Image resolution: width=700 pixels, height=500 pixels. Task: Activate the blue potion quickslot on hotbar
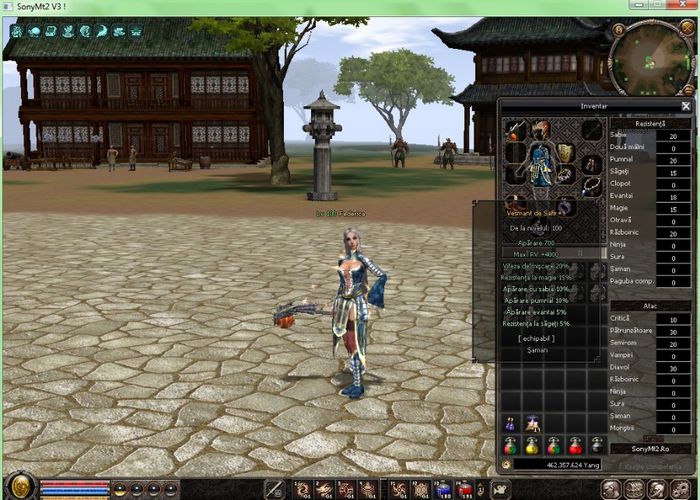coord(444,489)
